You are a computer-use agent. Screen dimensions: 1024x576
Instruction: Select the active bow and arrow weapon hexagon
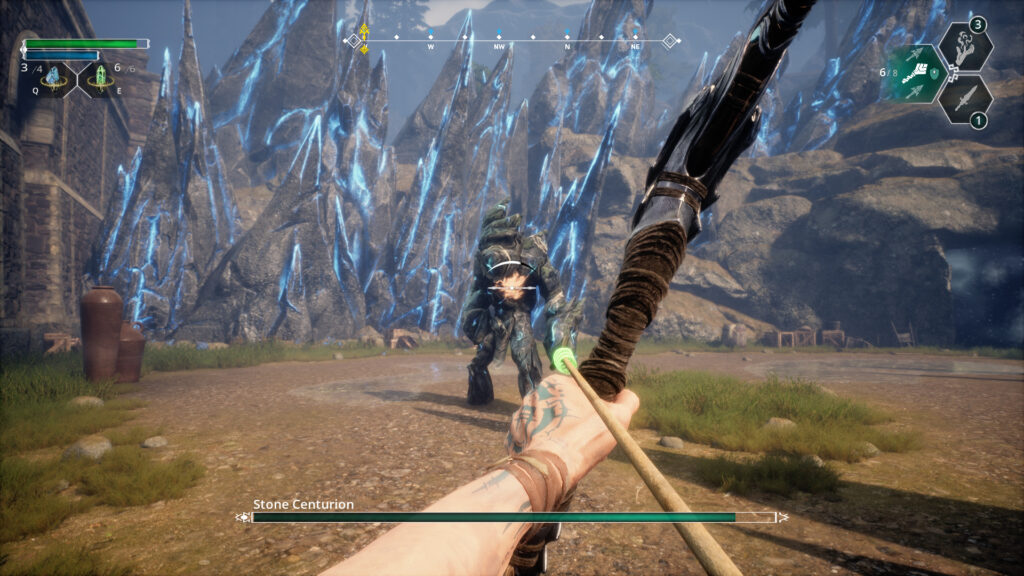pyautogui.click(x=914, y=74)
